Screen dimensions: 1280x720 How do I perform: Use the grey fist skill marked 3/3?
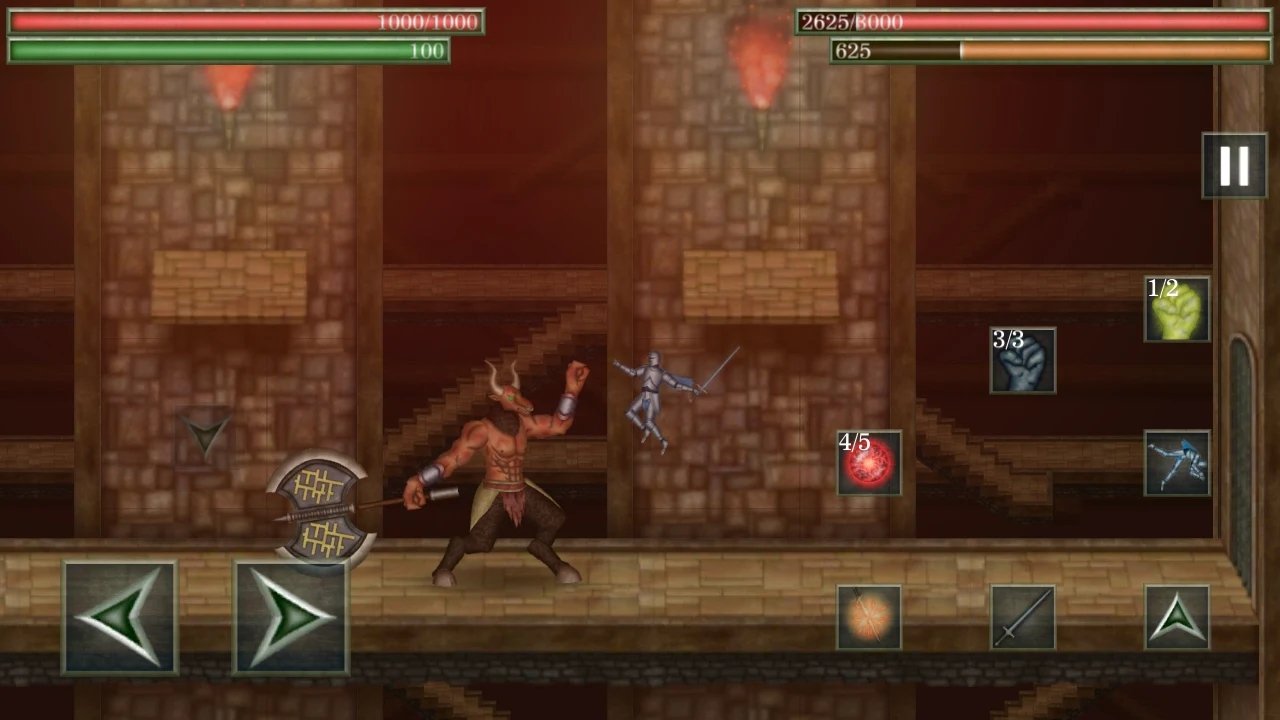click(x=1022, y=362)
